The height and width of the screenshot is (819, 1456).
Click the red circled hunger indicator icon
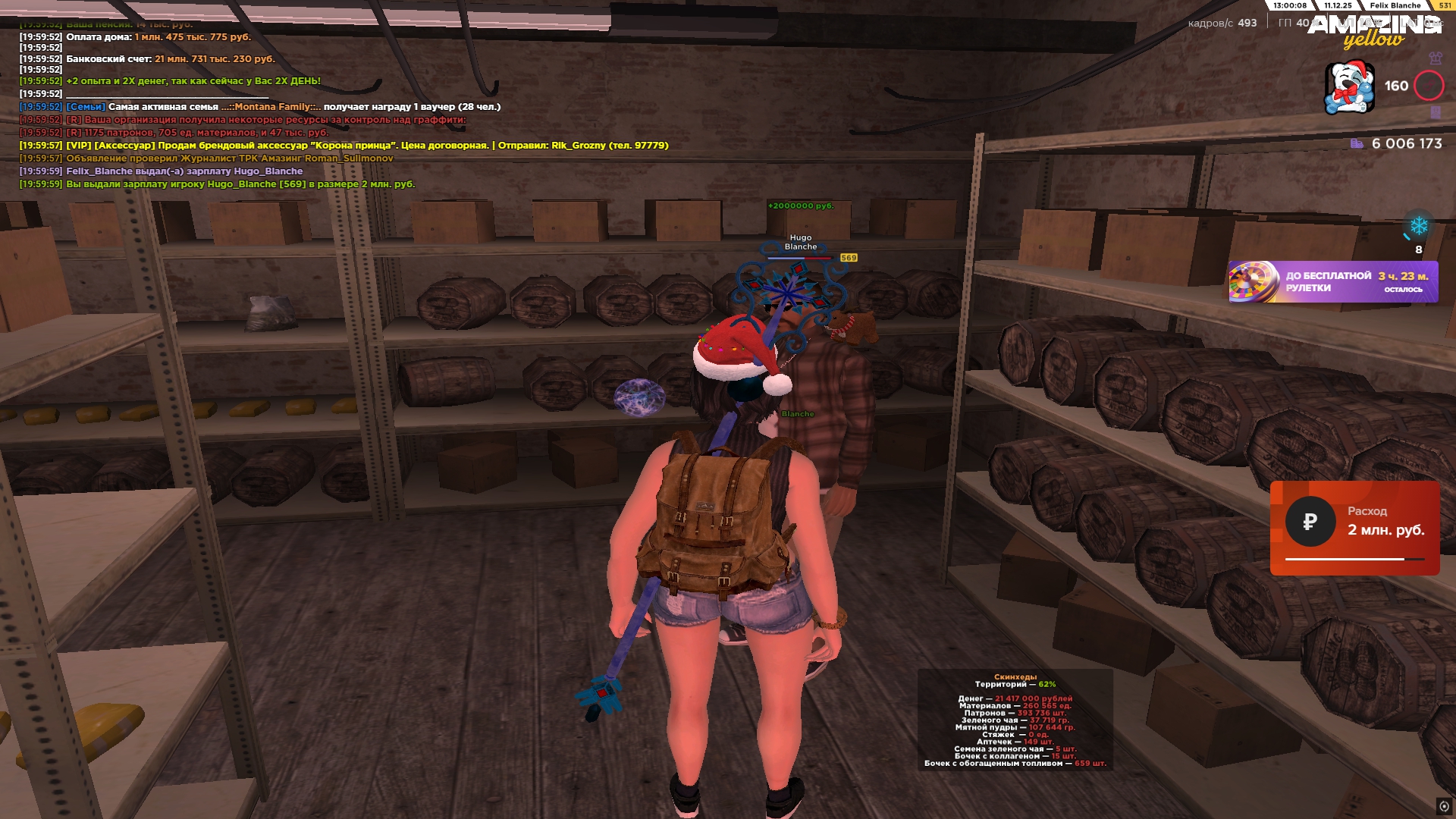(1429, 86)
